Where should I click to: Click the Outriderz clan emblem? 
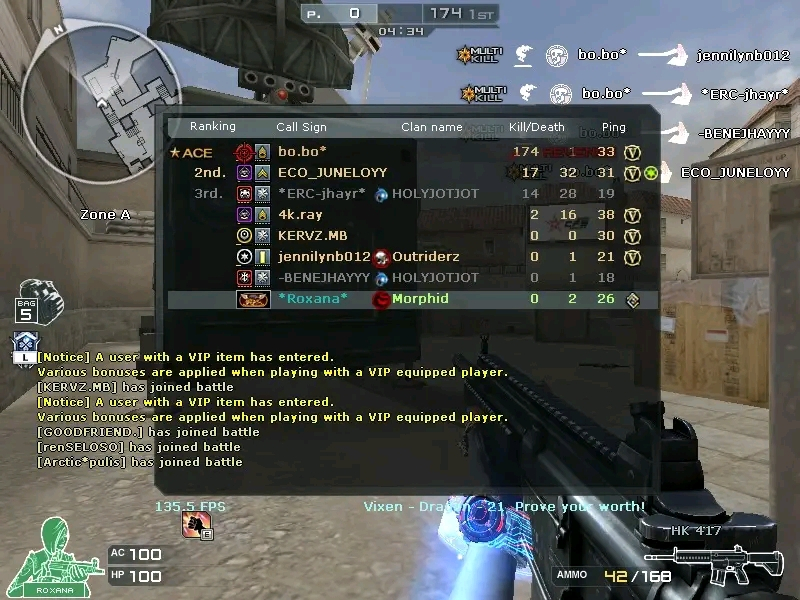(381, 257)
